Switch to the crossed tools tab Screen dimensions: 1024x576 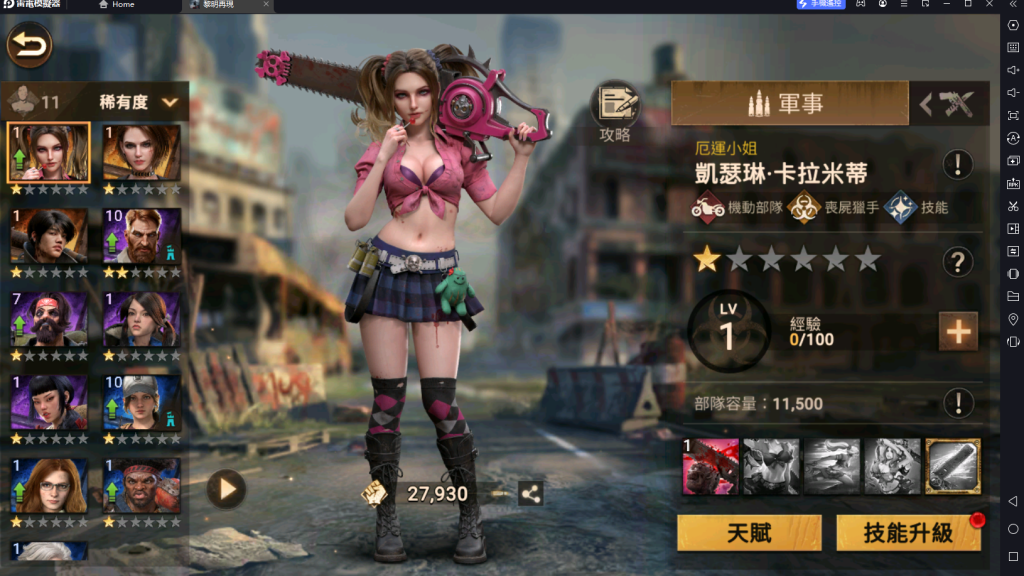[948, 104]
